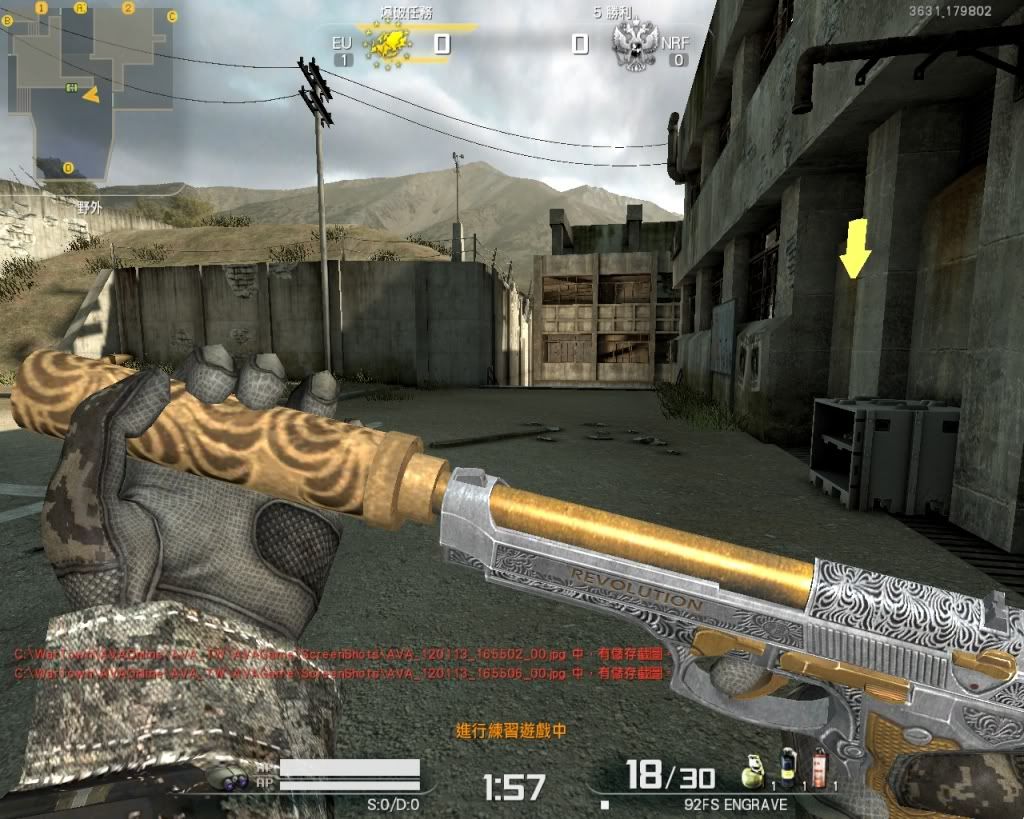Click the minimap's orange player arrow
This screenshot has width=1024, height=819.
click(x=91, y=95)
